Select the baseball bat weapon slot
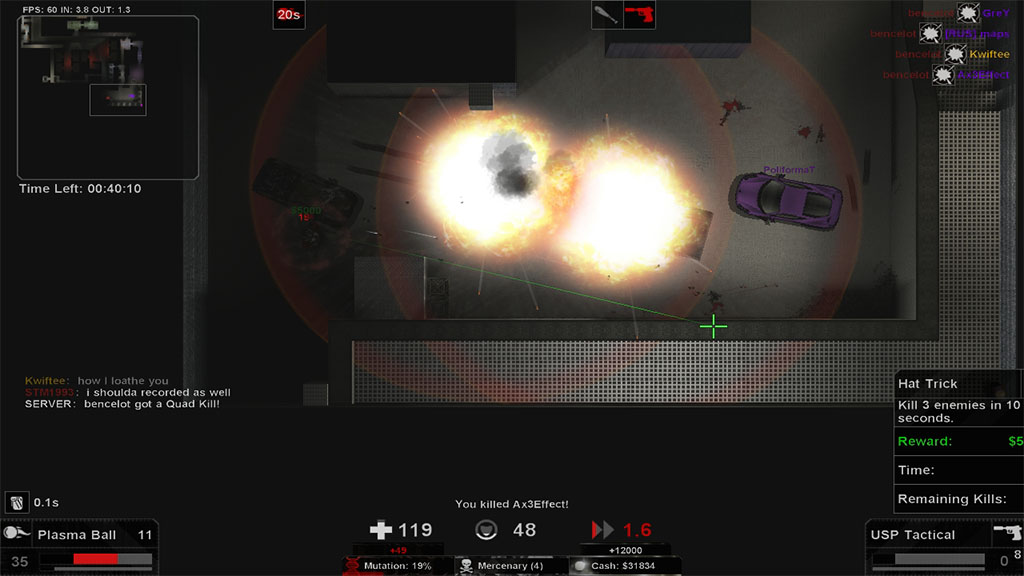Screen dimensions: 1024x576 click(x=606, y=15)
